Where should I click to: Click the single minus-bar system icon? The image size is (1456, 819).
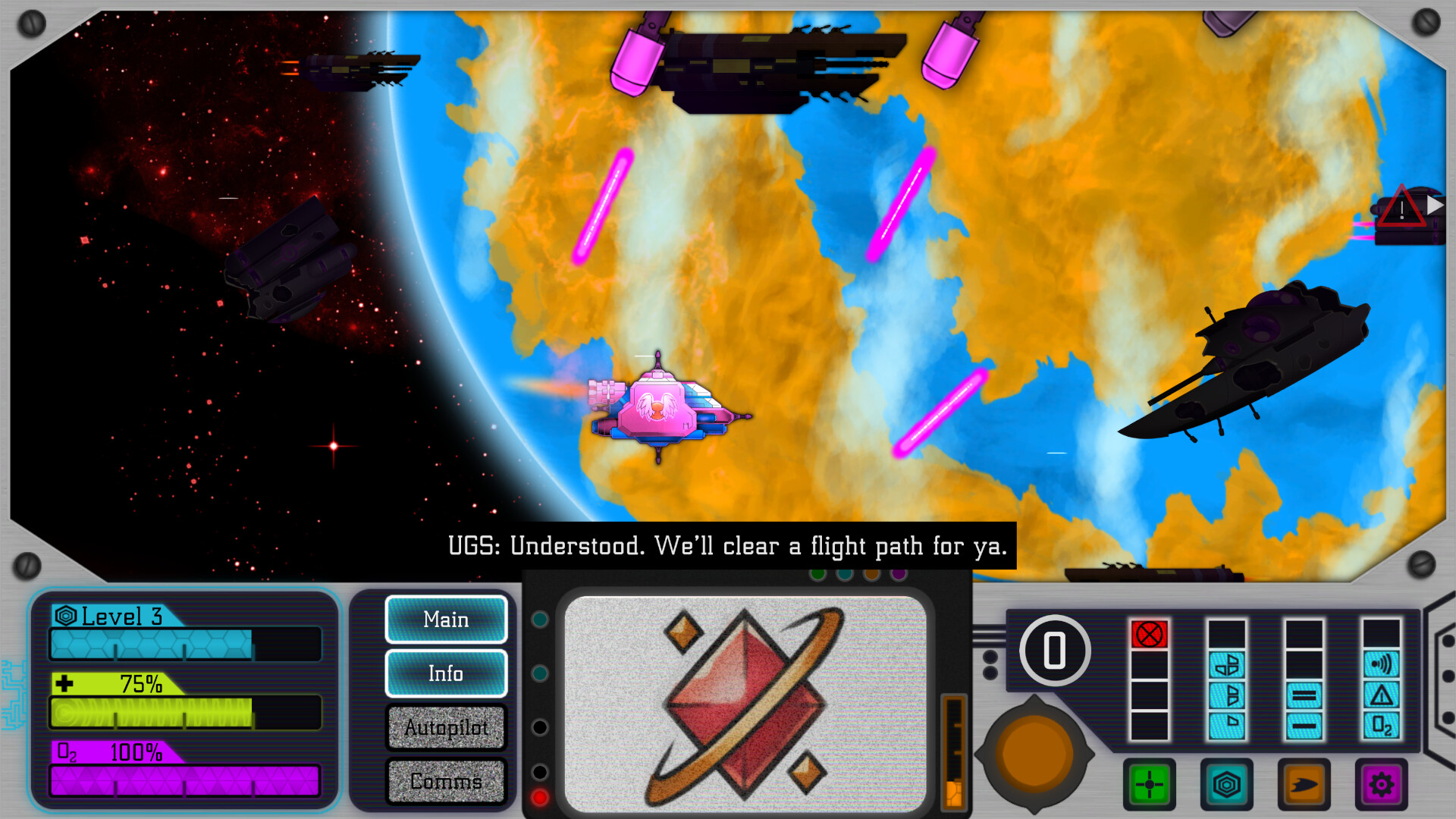[1304, 724]
